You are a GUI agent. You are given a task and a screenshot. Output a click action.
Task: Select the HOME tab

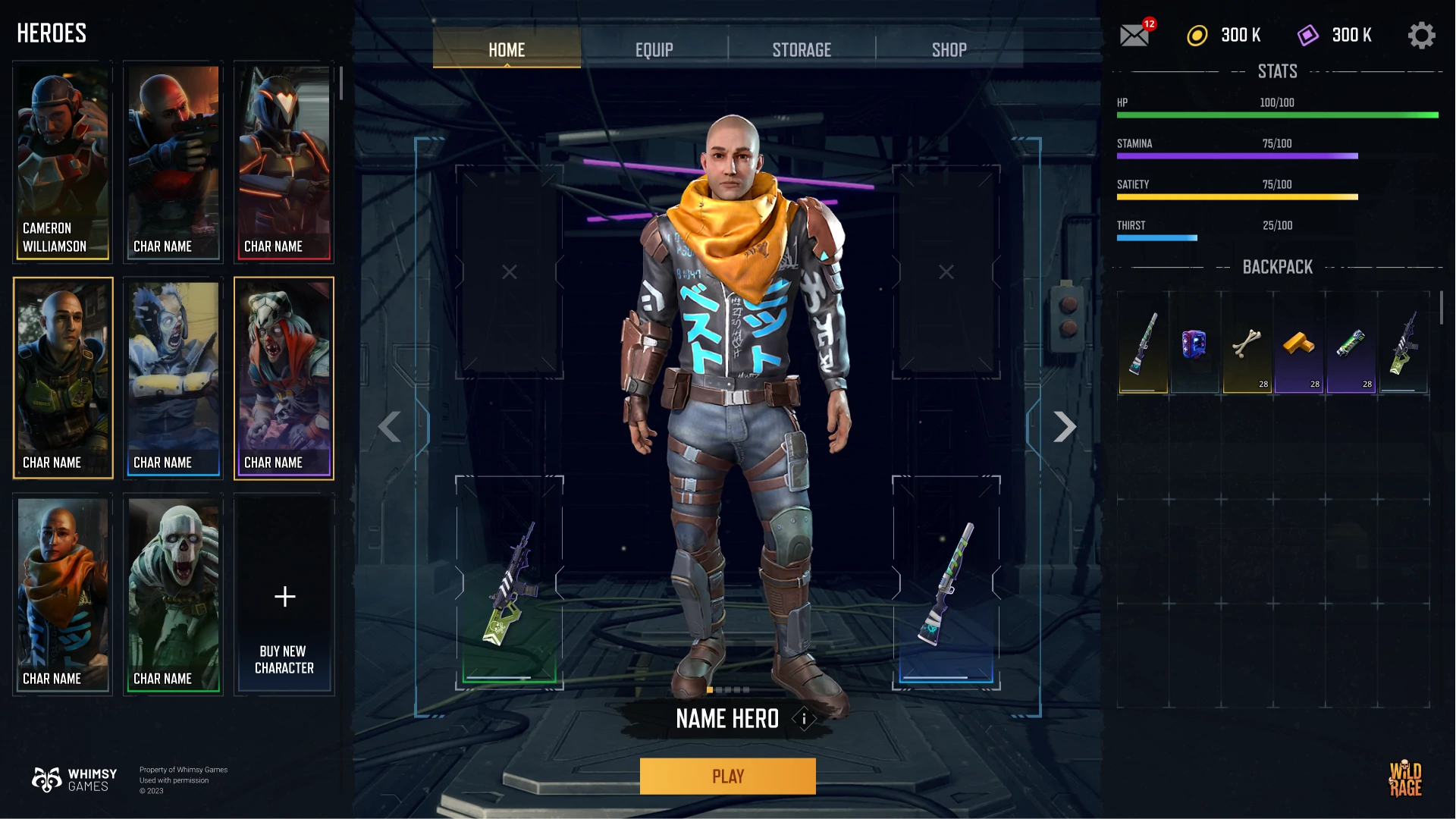coord(507,50)
